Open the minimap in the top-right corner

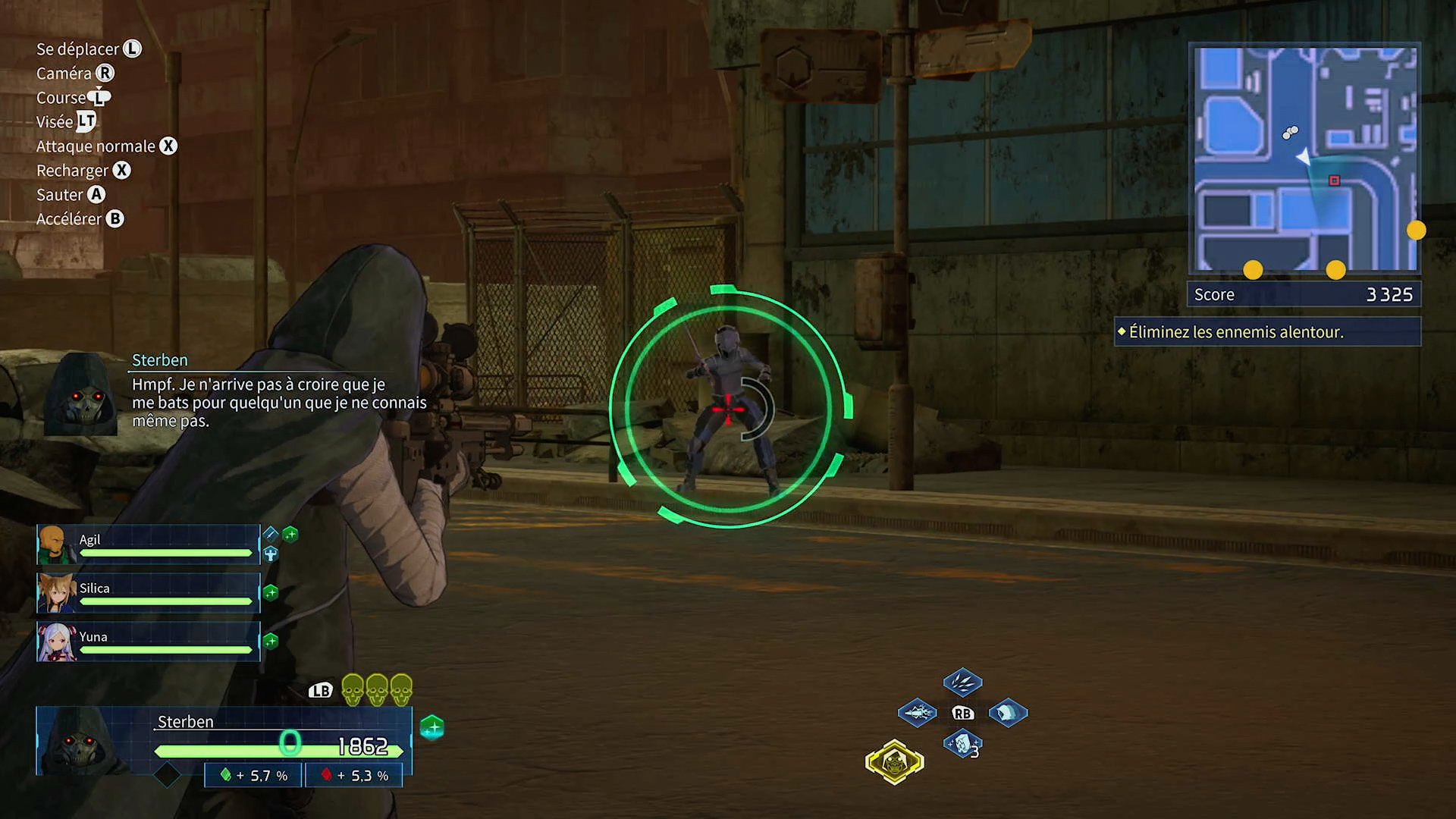click(x=1304, y=158)
